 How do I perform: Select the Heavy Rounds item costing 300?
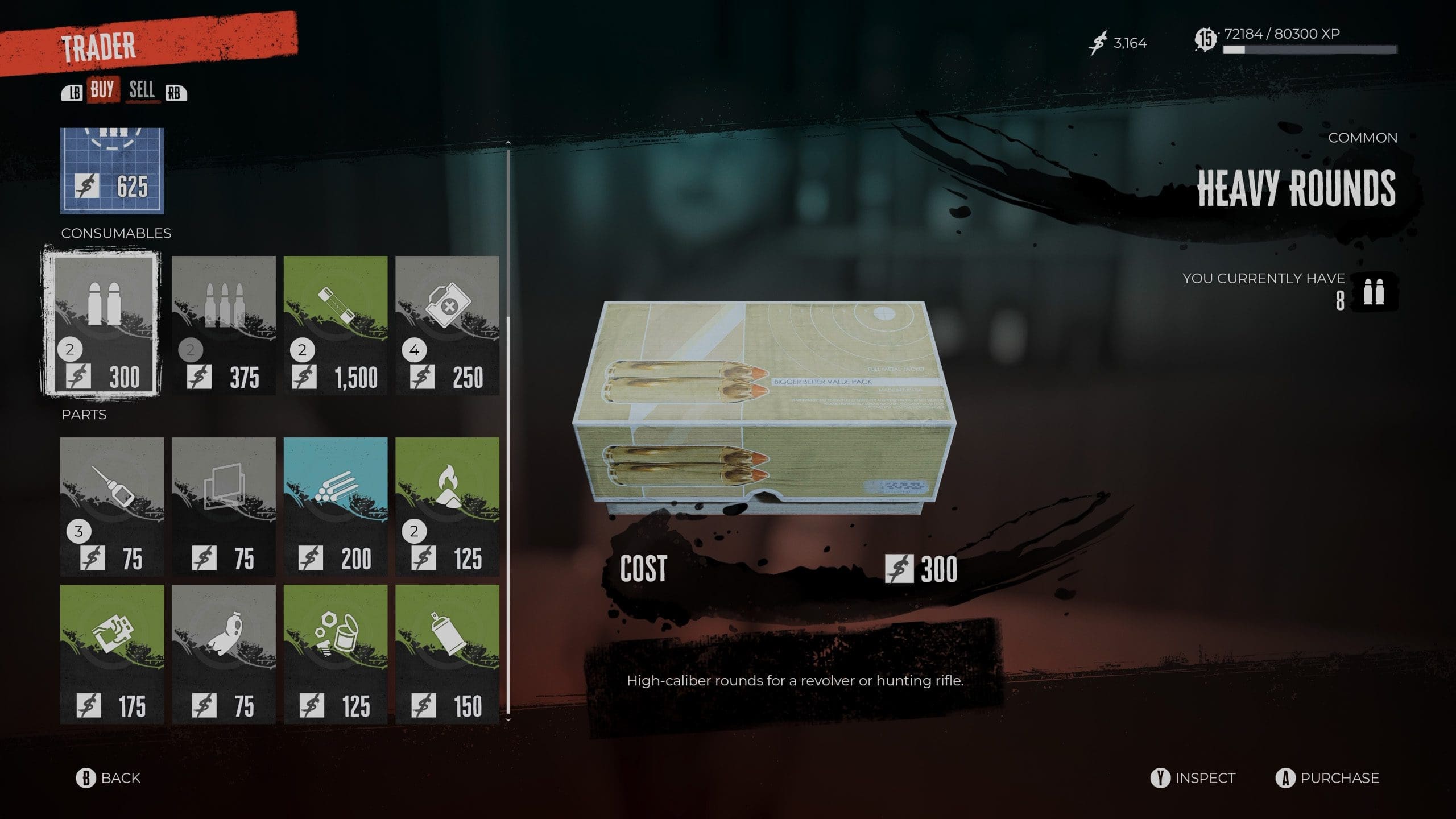pyautogui.click(x=102, y=324)
